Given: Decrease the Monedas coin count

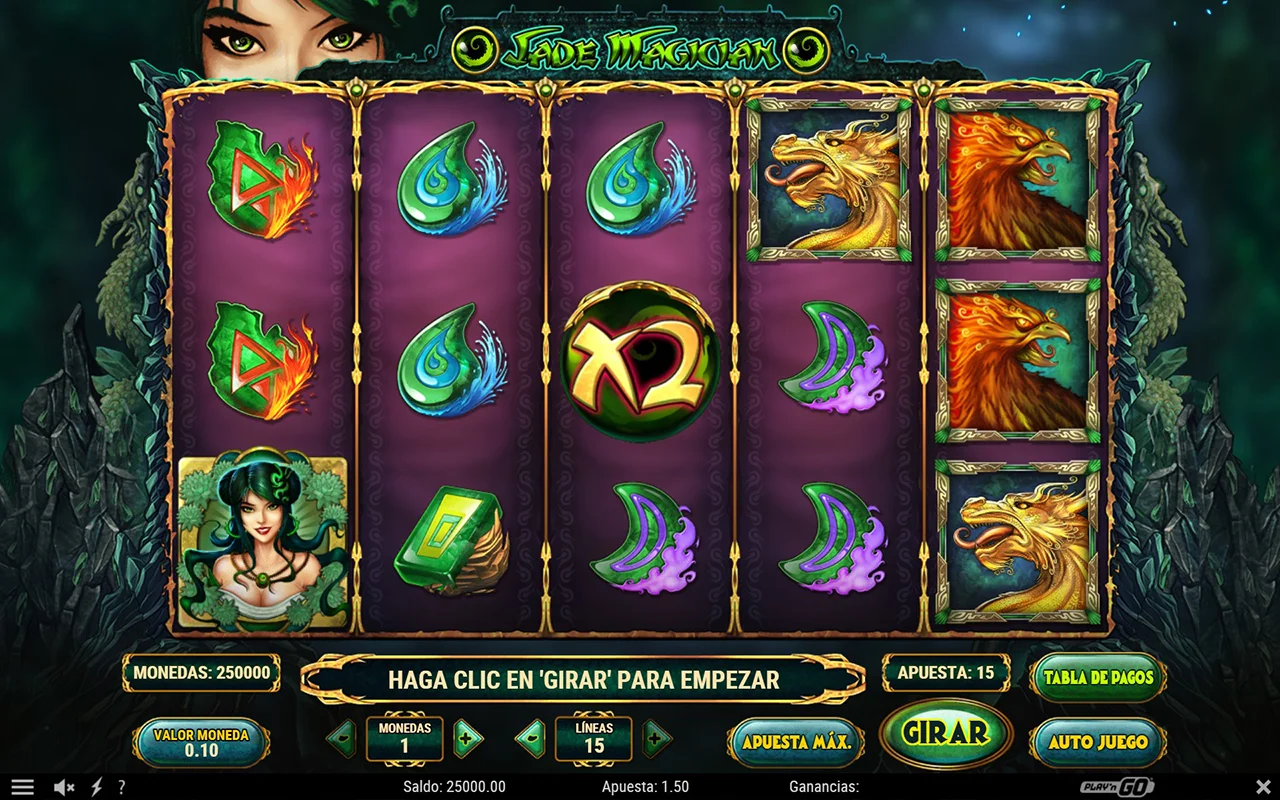Looking at the screenshot, I should [x=341, y=739].
